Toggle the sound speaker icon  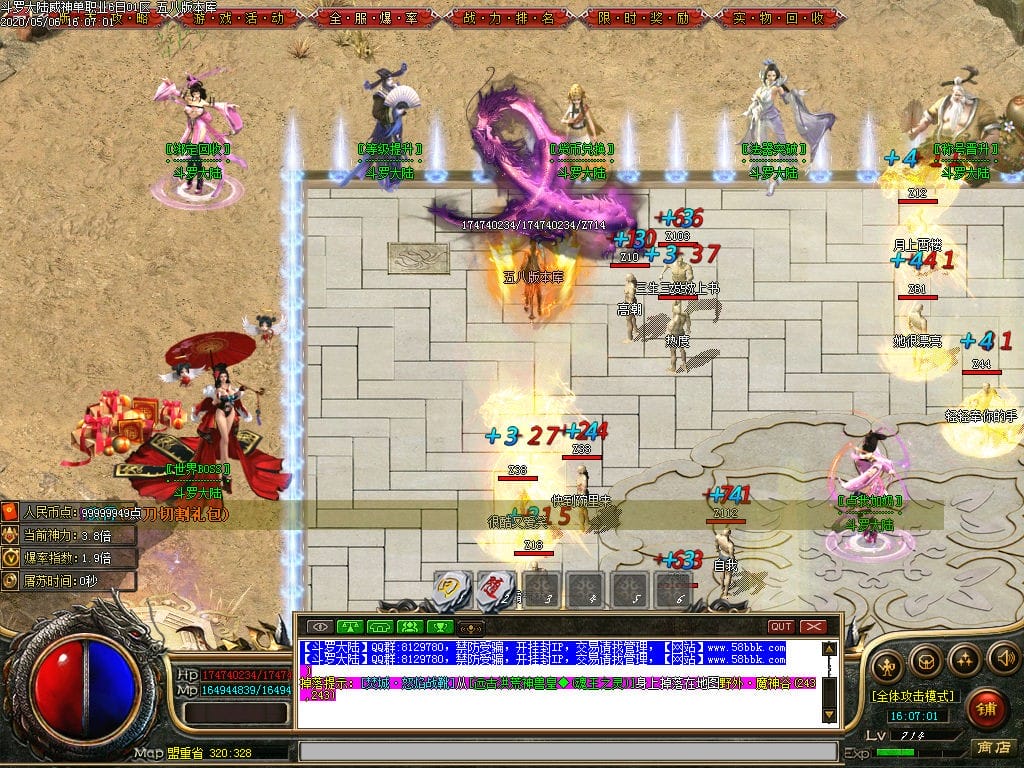tap(1003, 659)
